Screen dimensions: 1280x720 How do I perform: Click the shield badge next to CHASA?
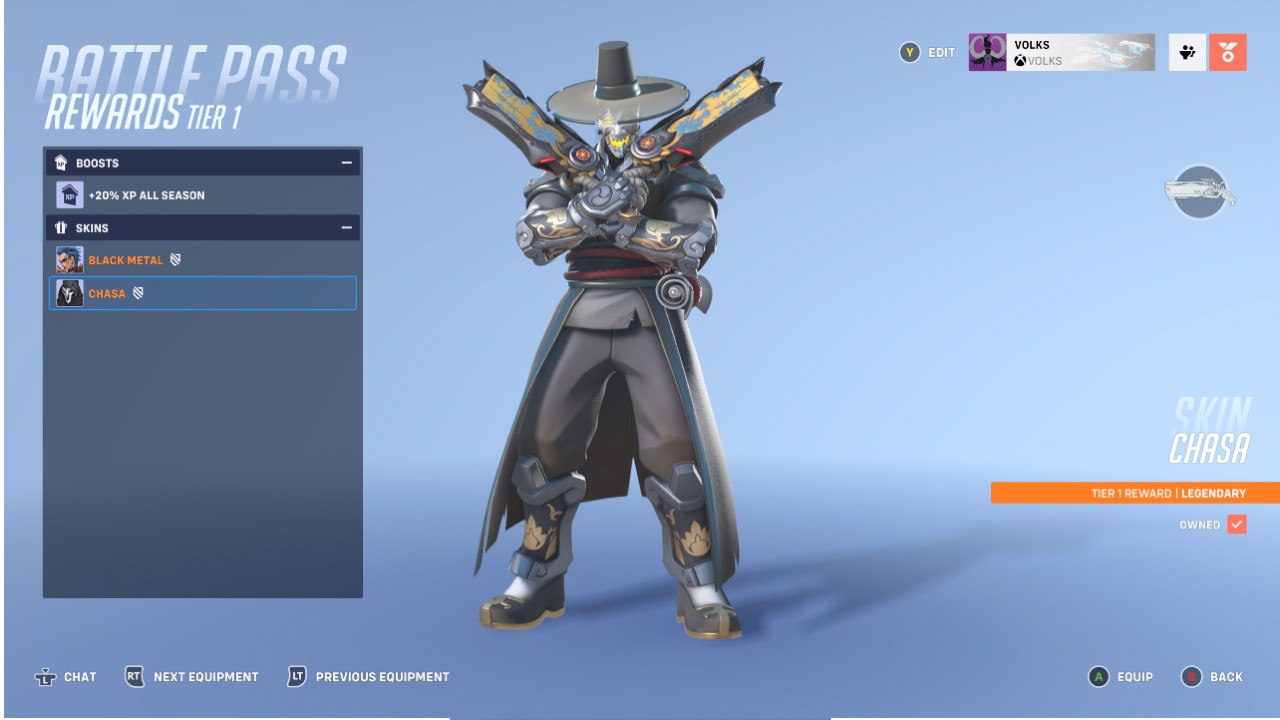(136, 293)
